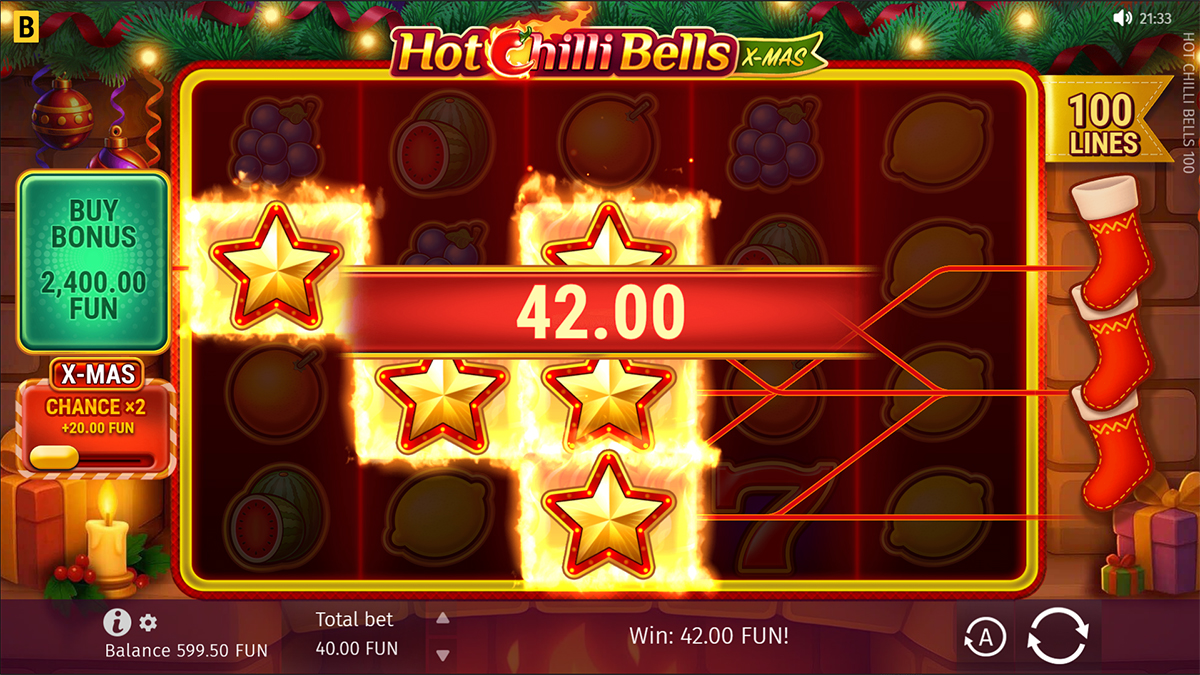Enable autoplay mode

(x=984, y=636)
